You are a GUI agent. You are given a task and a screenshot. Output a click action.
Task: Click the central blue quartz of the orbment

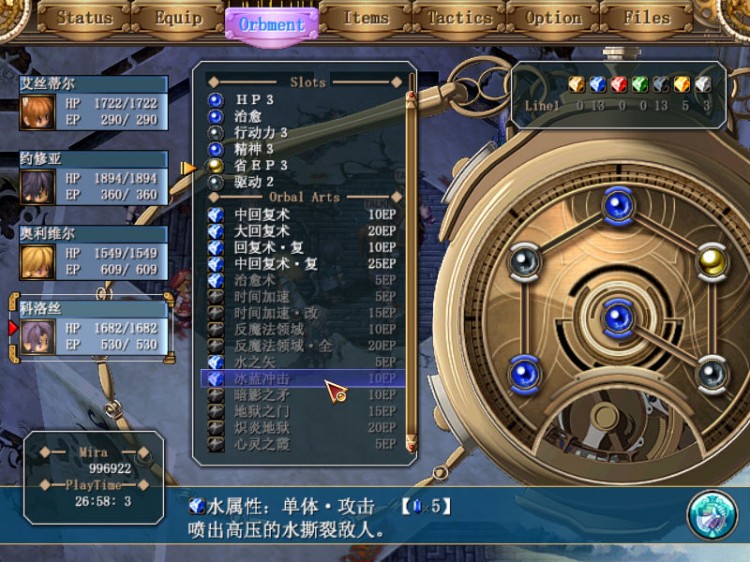(x=616, y=316)
